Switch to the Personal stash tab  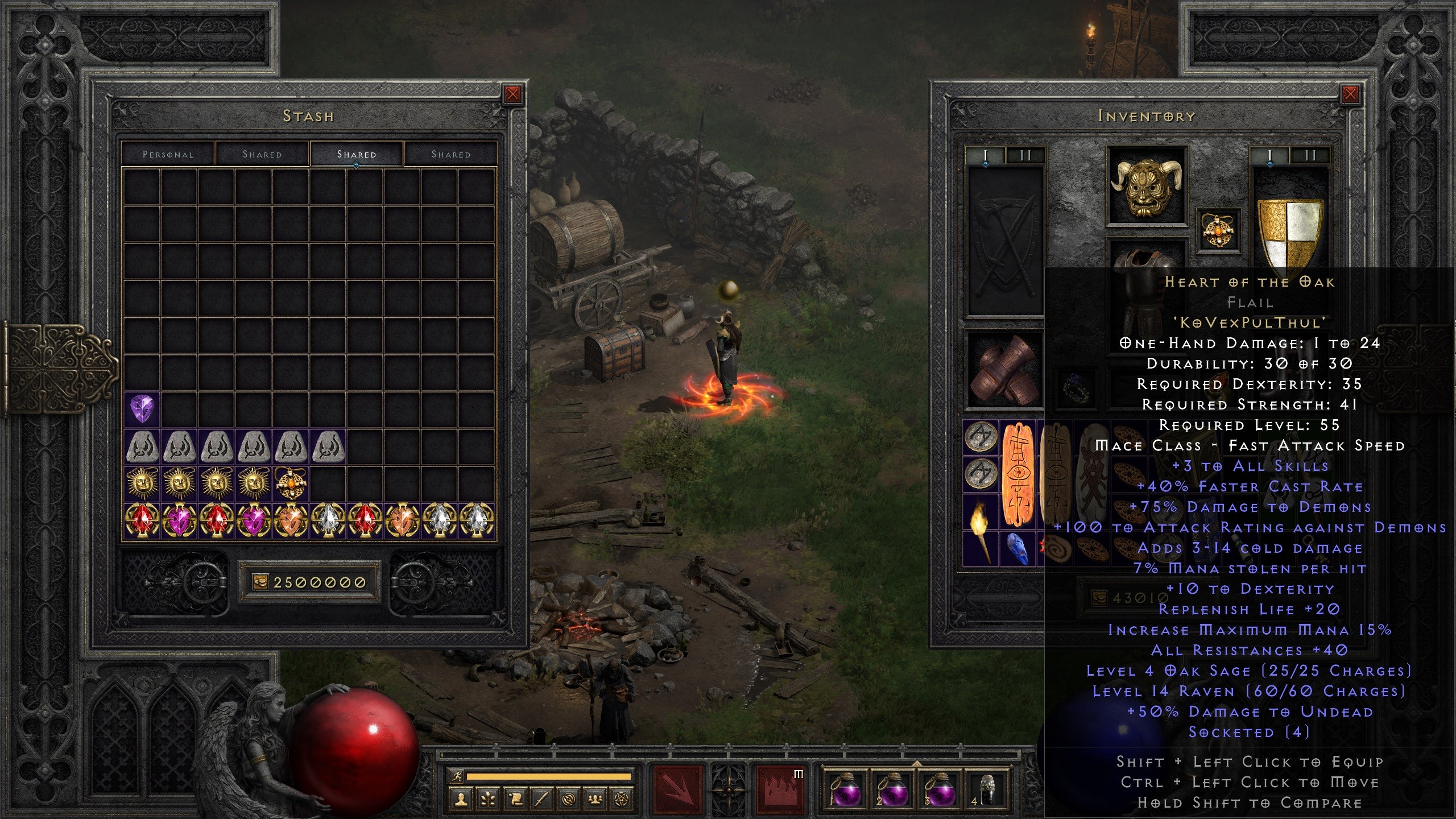168,154
